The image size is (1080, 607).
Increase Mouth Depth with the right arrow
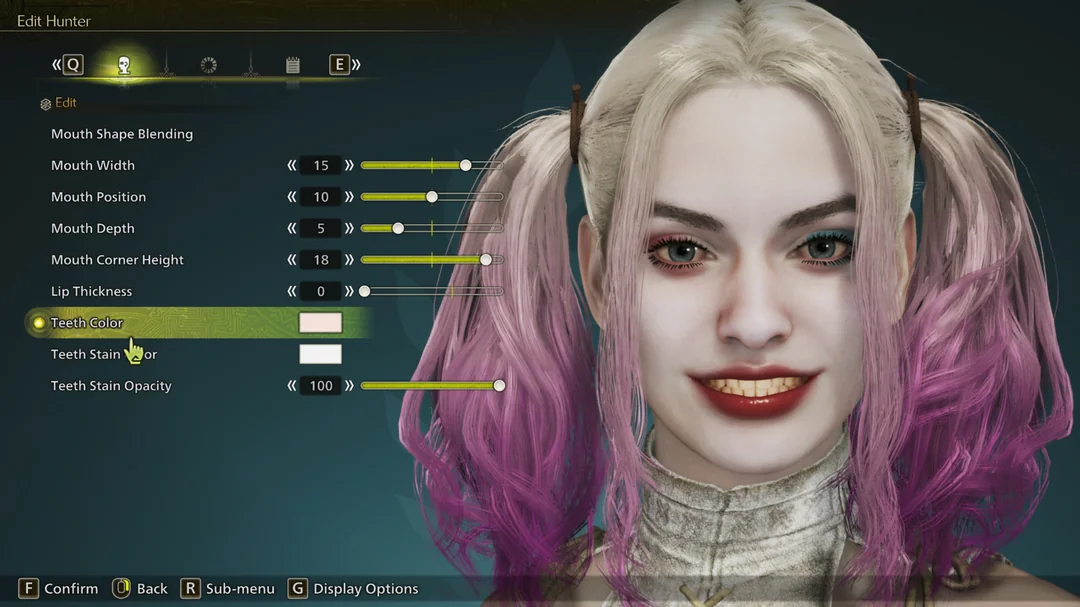[x=349, y=228]
